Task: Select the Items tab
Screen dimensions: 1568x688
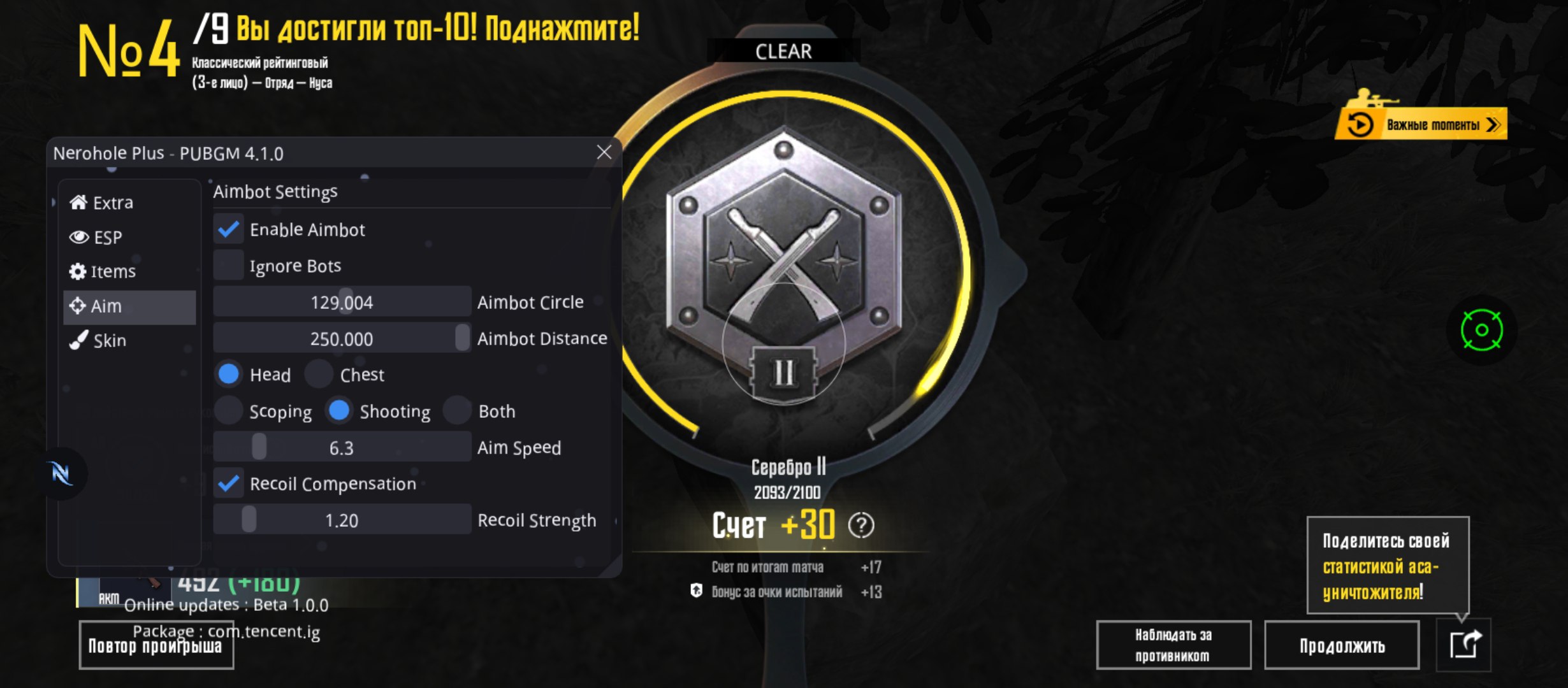Action: click(x=103, y=271)
